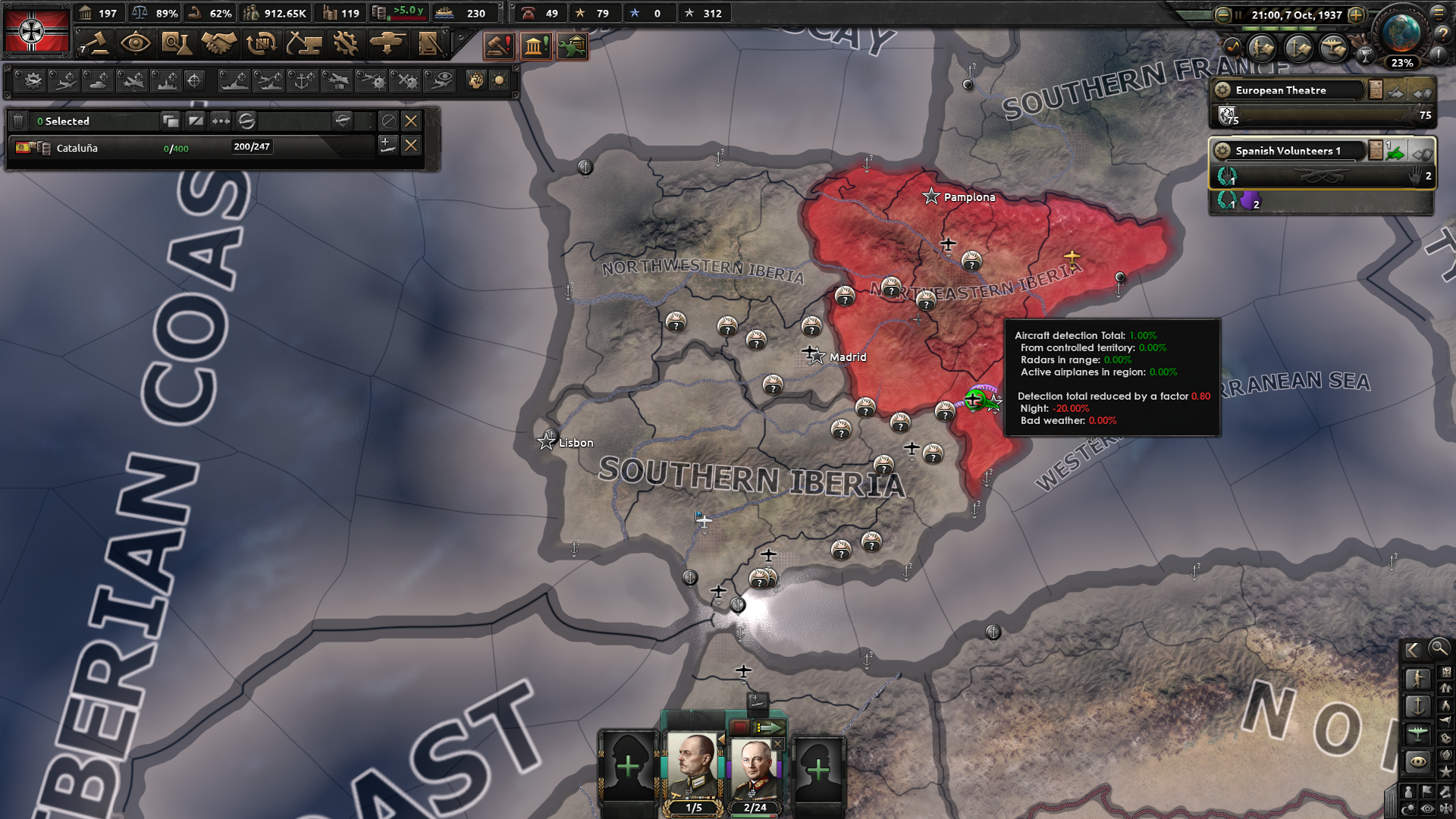Open the Diplomacy handshake menu

[x=218, y=44]
